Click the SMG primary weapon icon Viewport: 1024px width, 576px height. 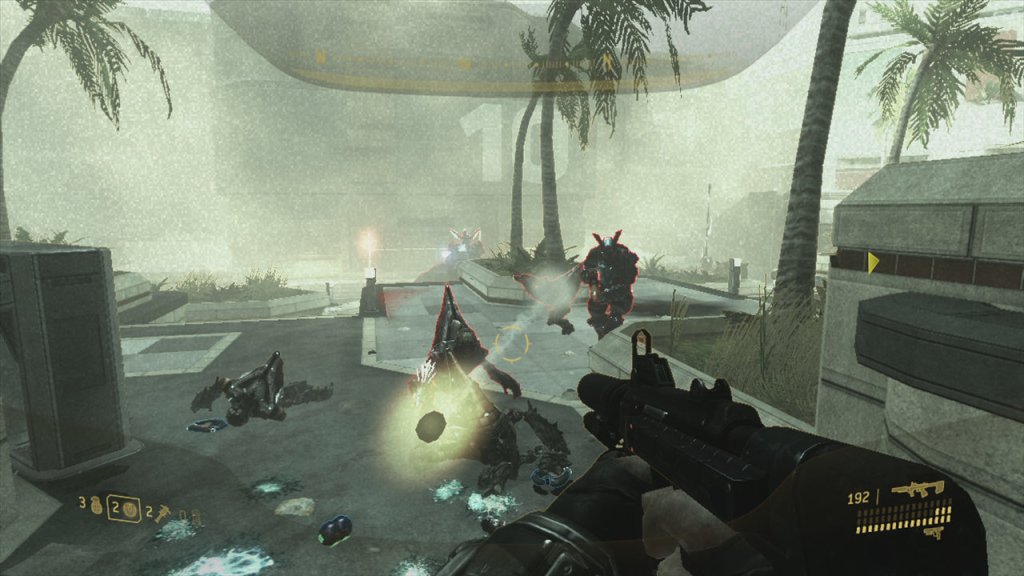(918, 489)
